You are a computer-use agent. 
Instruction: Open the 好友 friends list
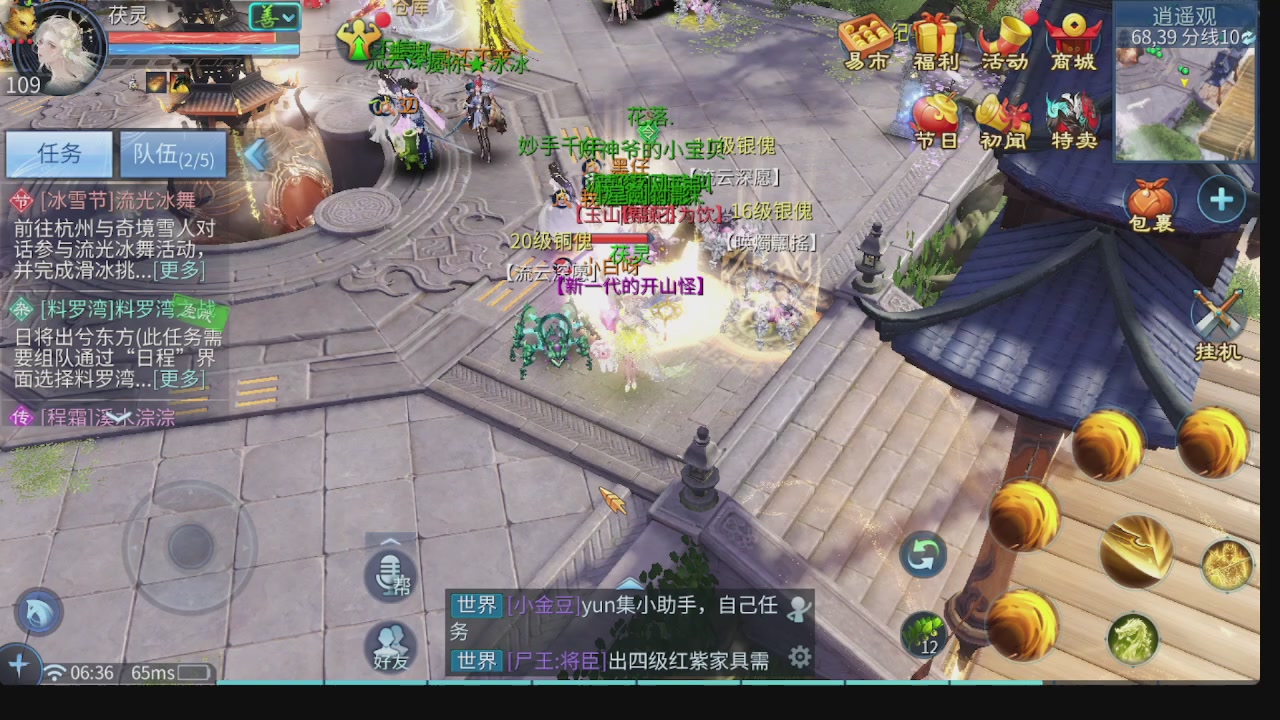tap(390, 648)
